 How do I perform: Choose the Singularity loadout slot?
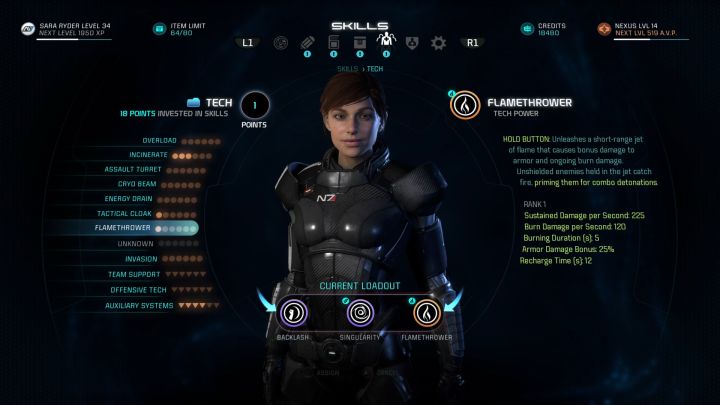360,314
